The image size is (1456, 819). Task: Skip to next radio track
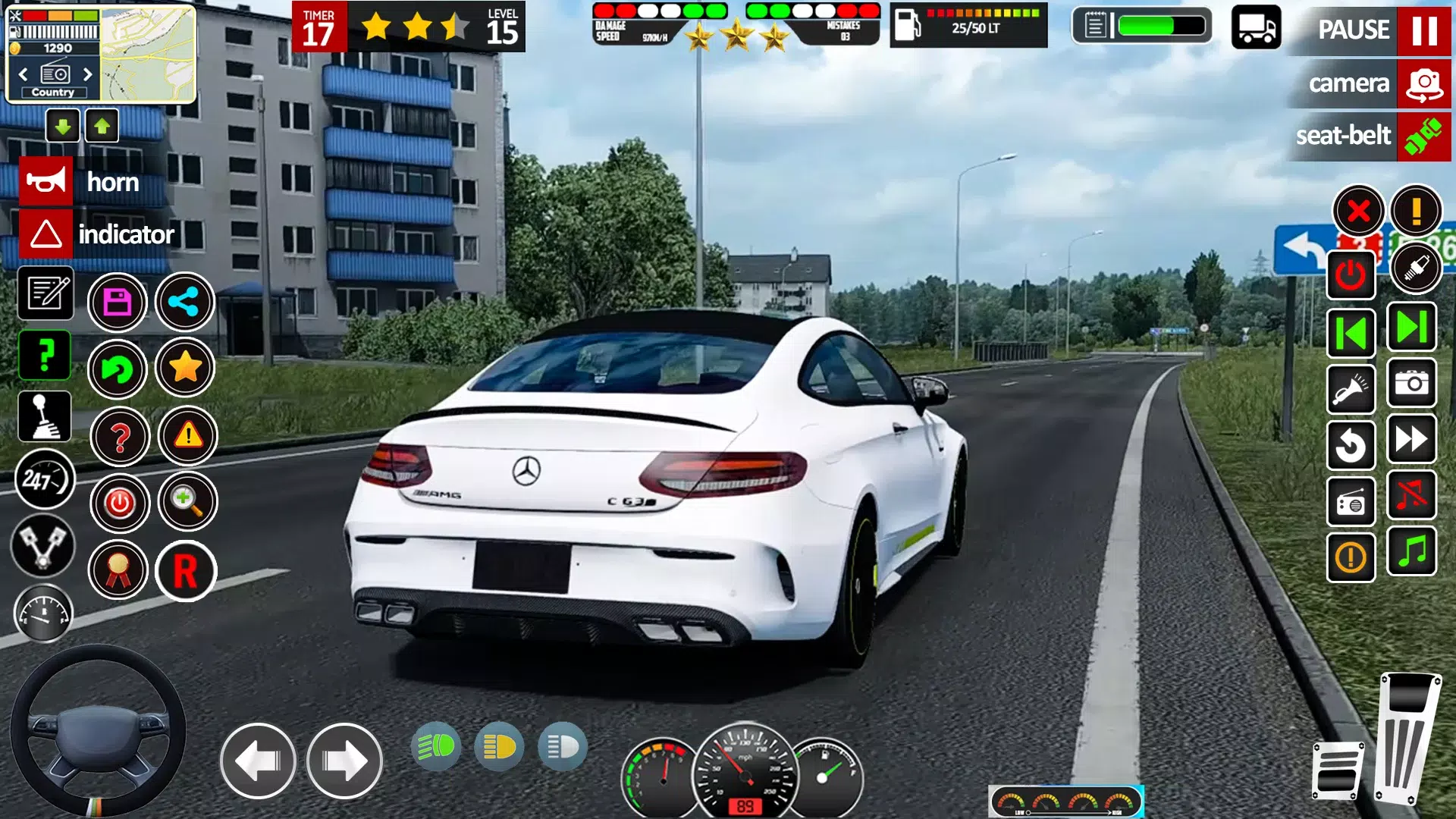point(1411,328)
